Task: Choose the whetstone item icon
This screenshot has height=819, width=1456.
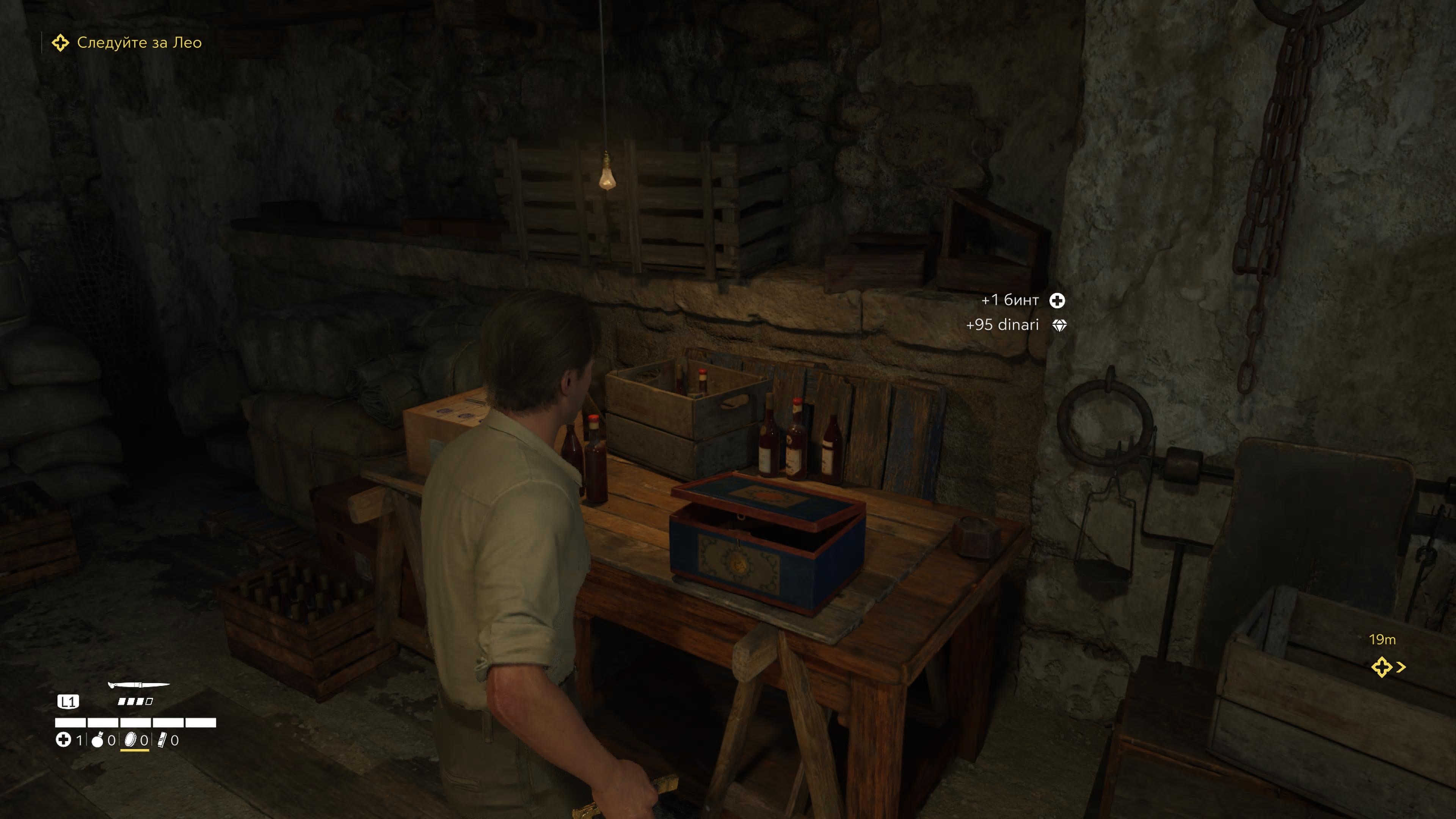Action: tap(162, 740)
